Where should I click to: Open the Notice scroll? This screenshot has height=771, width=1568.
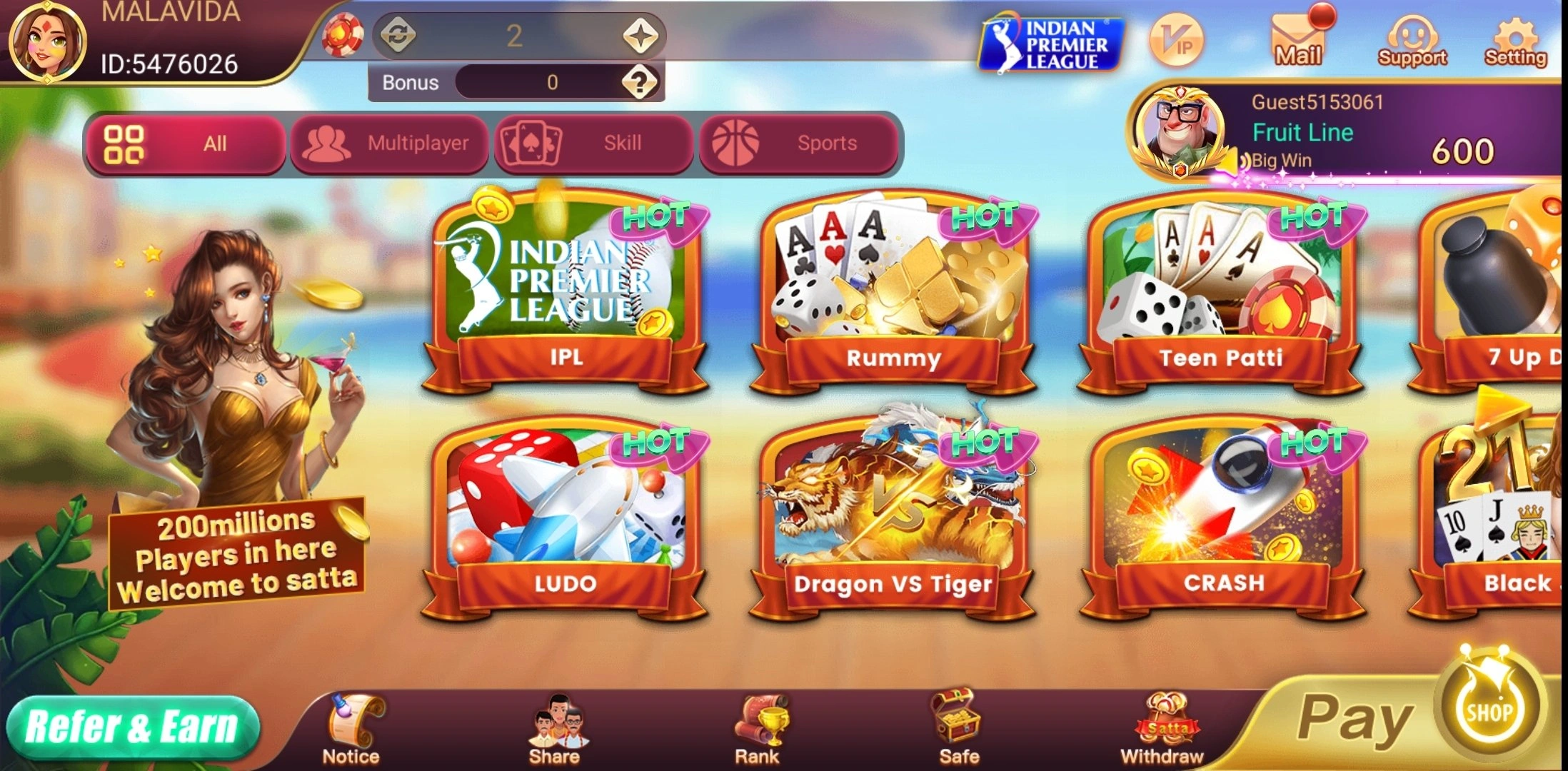pos(351,721)
